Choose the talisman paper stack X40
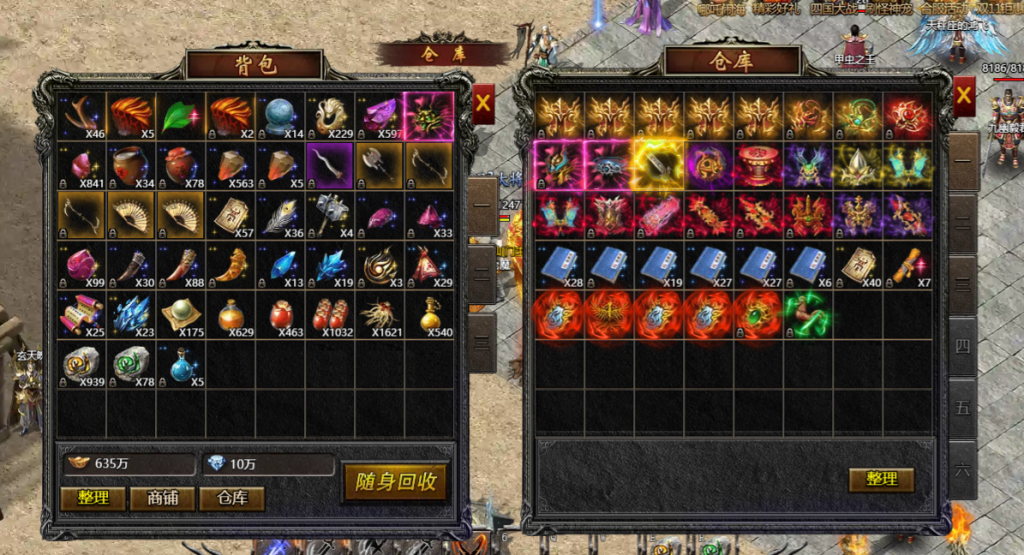This screenshot has width=1024, height=555. [858, 264]
